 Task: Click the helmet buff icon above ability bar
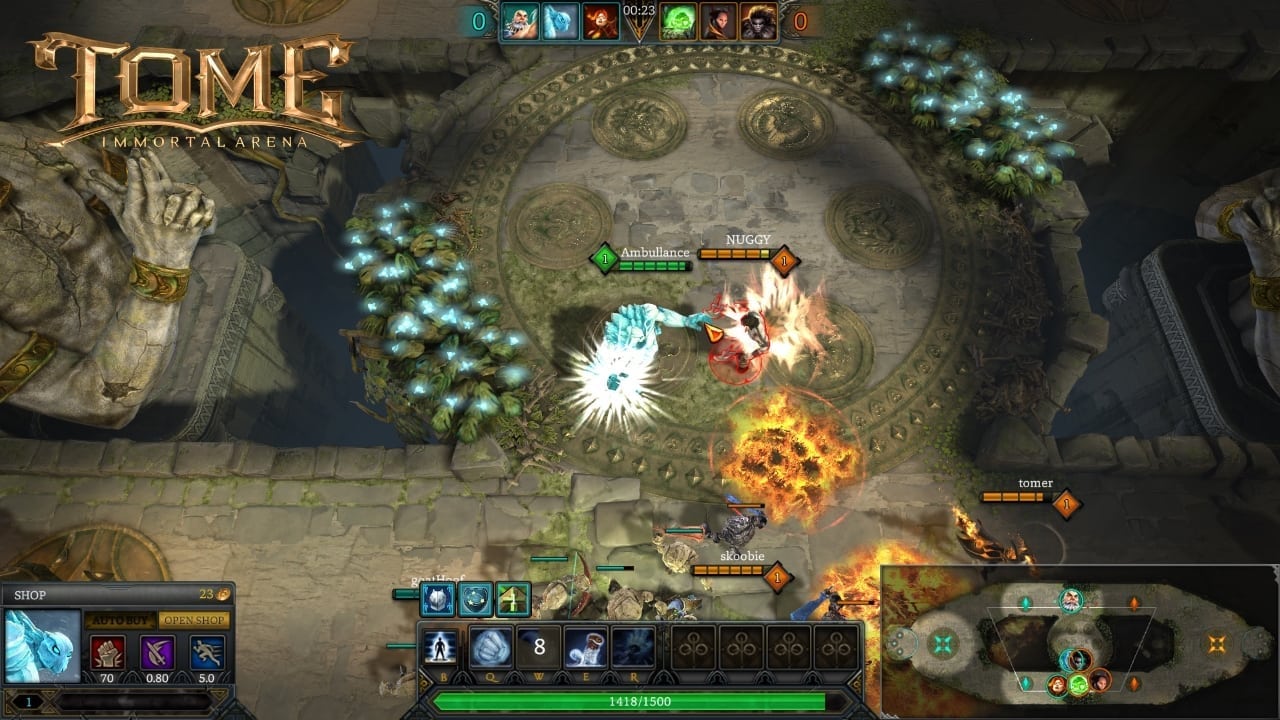pyautogui.click(x=438, y=599)
